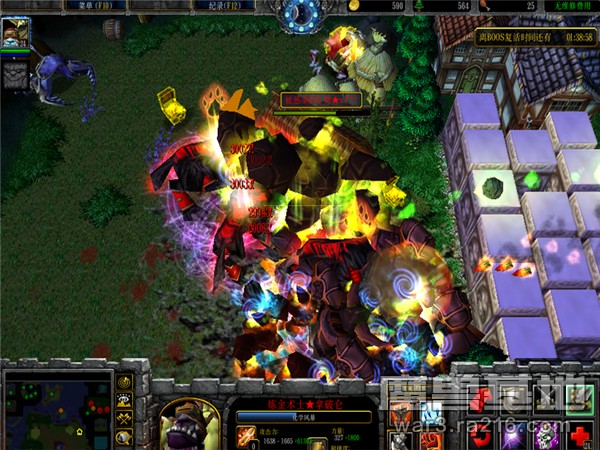Image resolution: width=600 pixels, height=450 pixels.
Task: Click the minimap signal ping button
Action: point(124,383)
